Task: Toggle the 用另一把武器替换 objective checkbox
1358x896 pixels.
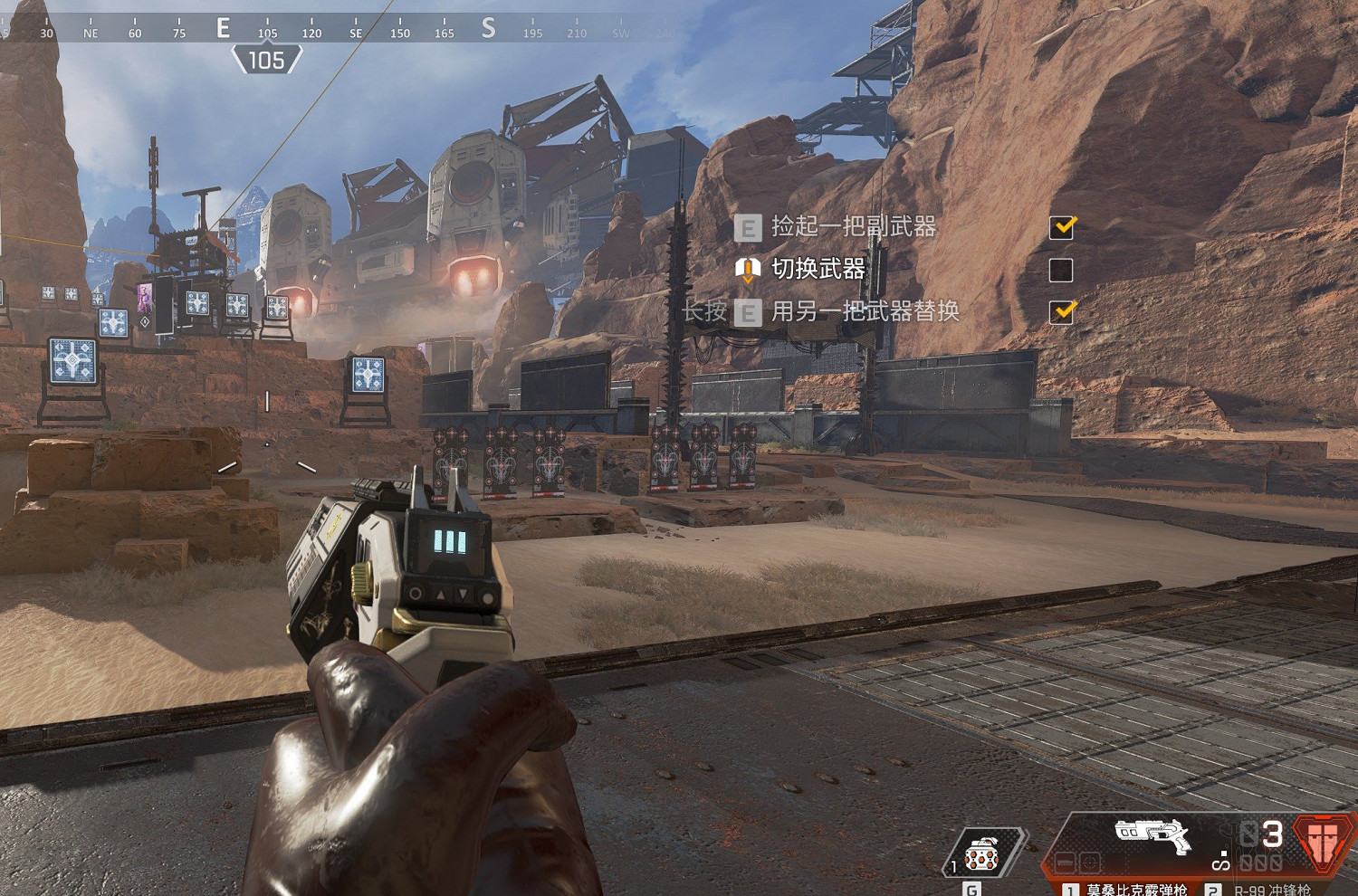Action: [x=1061, y=311]
